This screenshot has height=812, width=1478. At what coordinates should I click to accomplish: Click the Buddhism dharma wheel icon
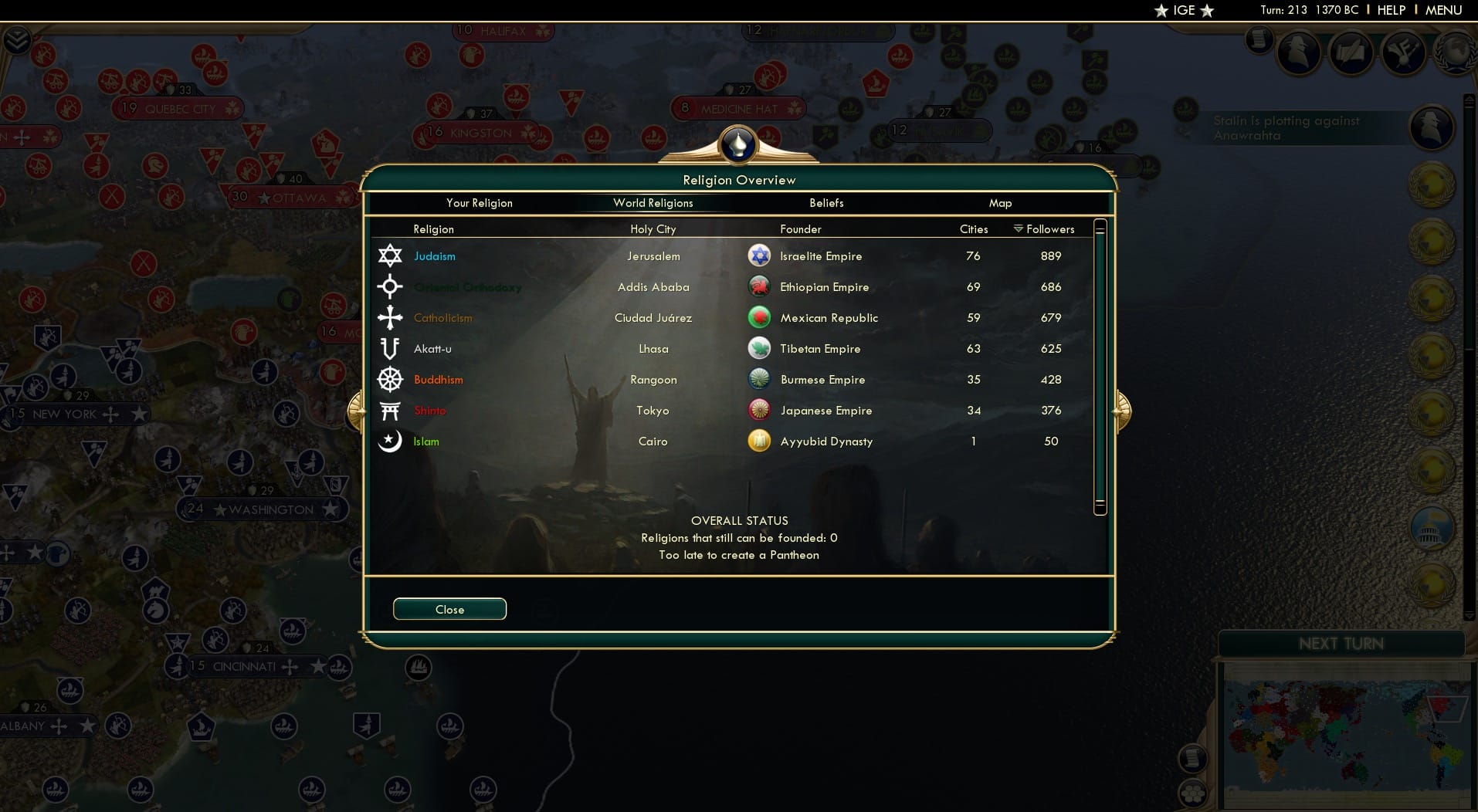tap(392, 379)
